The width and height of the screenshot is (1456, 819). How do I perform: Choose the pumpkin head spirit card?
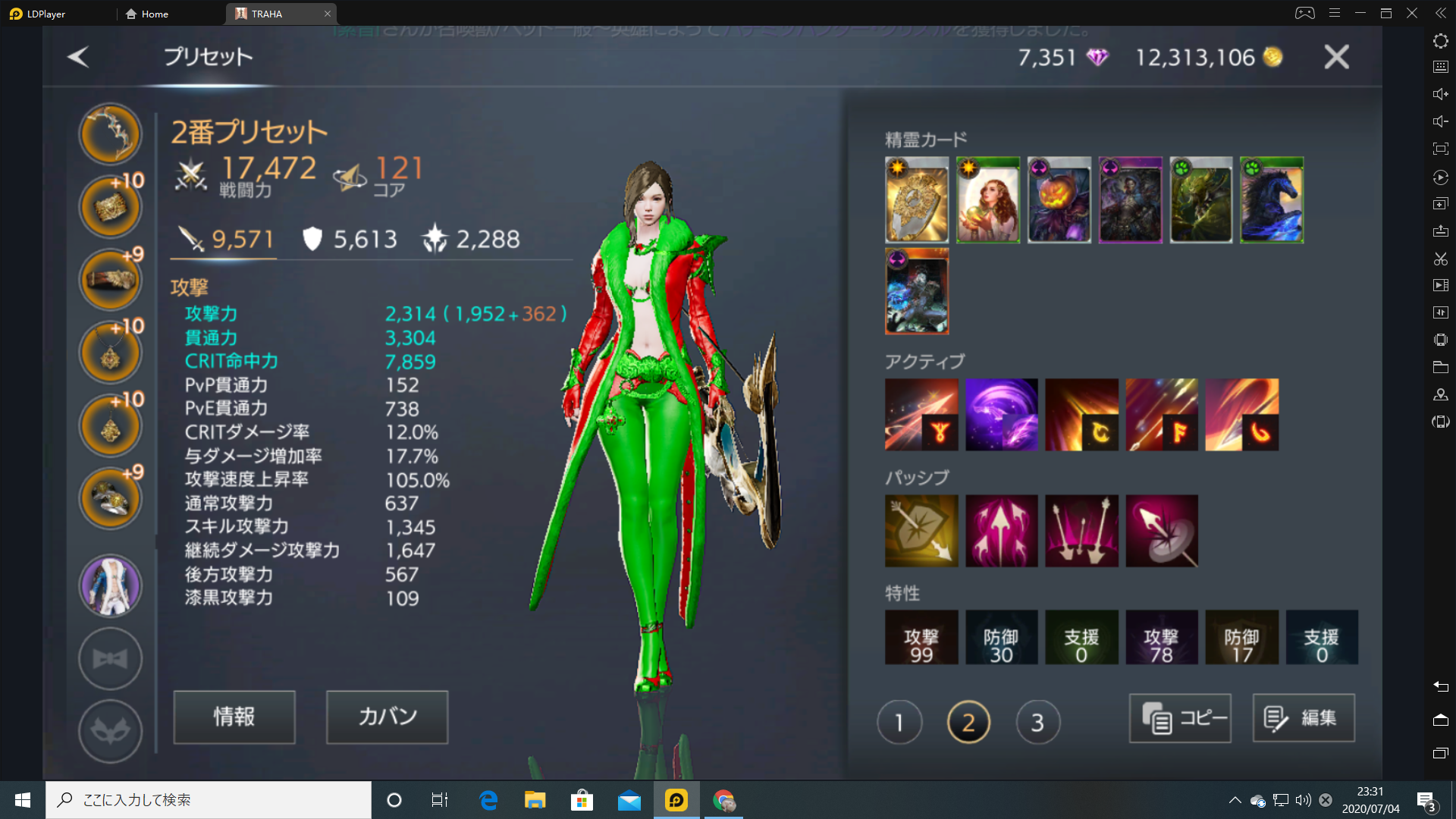click(x=1059, y=200)
